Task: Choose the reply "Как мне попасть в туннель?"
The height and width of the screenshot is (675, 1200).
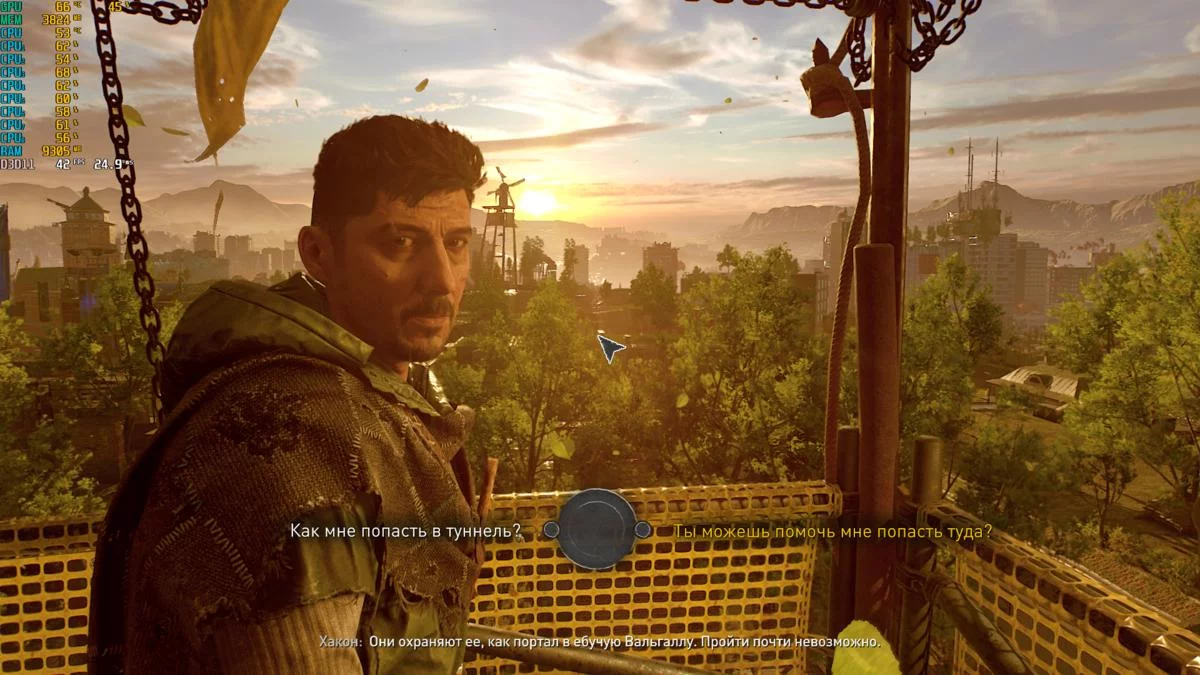Action: click(x=405, y=531)
